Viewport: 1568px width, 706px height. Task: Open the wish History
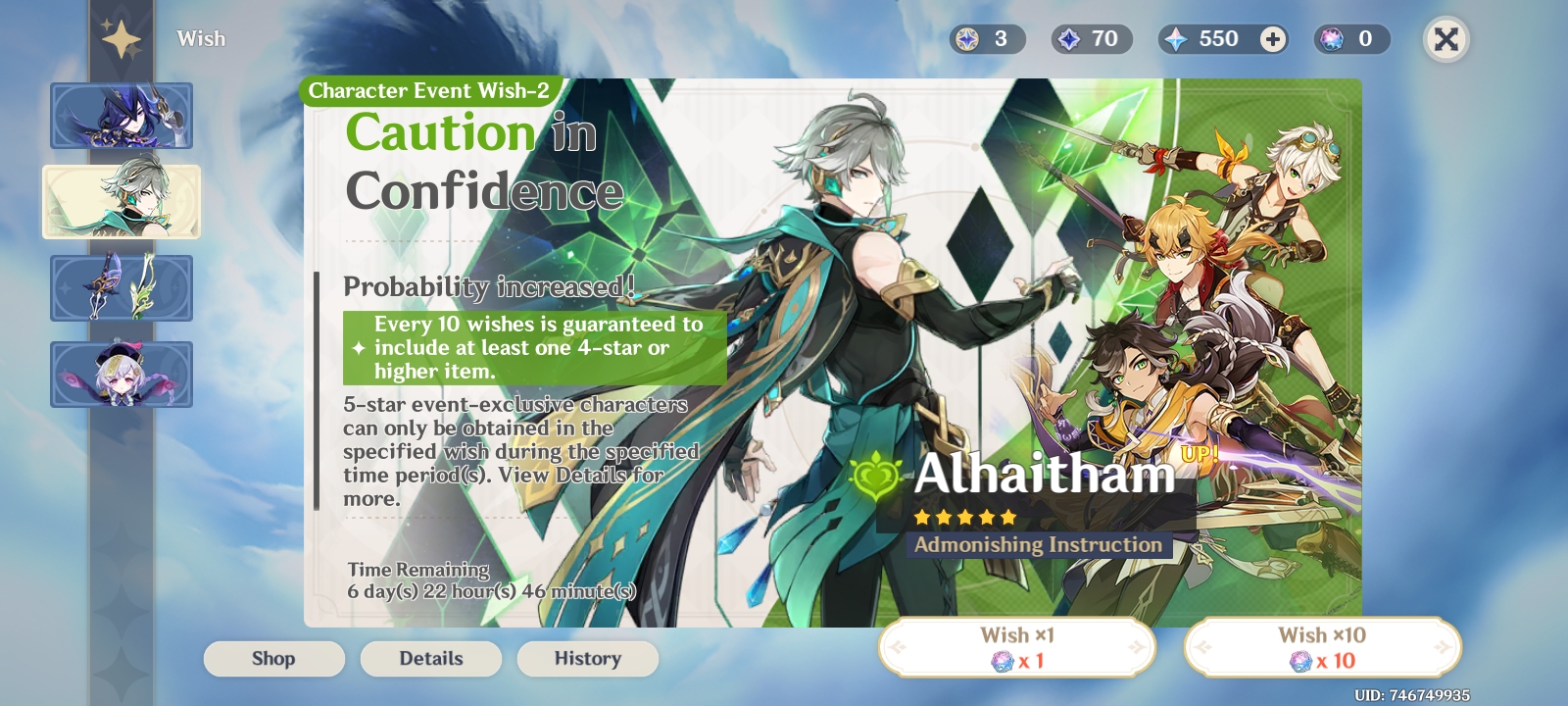coord(587,658)
